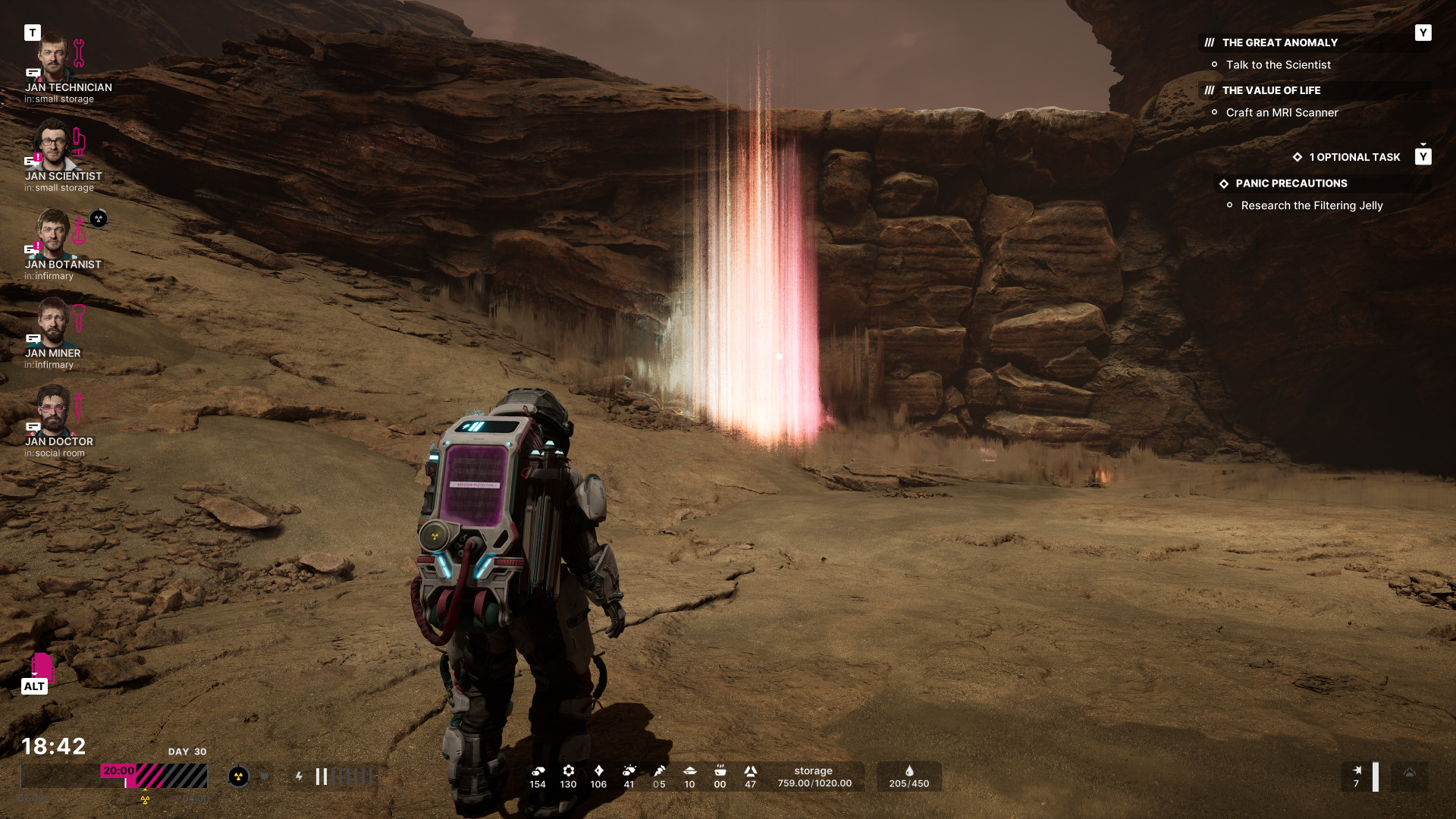1456x819 pixels.
Task: Open the Jan Doctor portrait
Action: (53, 411)
